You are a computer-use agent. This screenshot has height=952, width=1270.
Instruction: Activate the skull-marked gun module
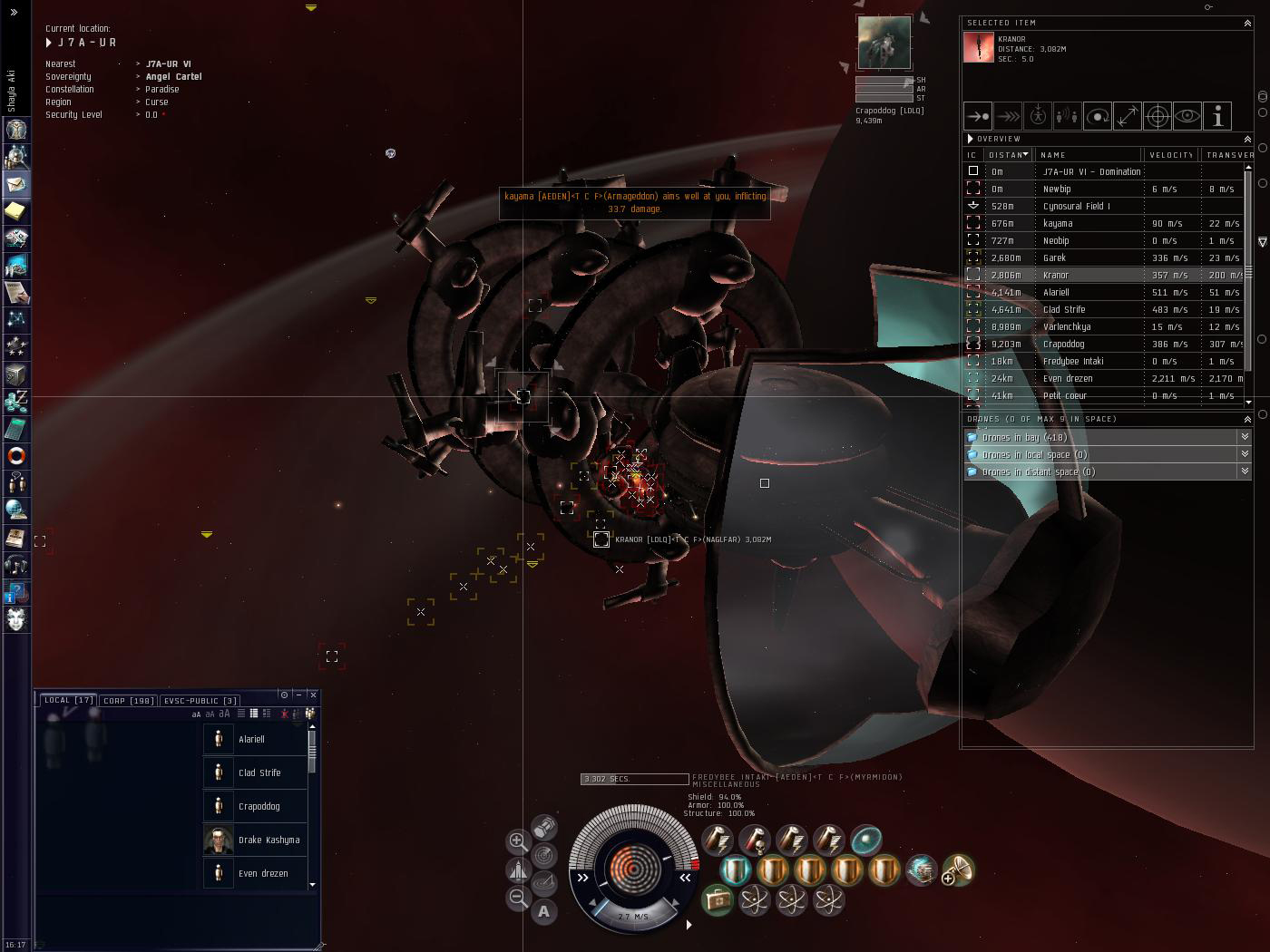tap(754, 840)
